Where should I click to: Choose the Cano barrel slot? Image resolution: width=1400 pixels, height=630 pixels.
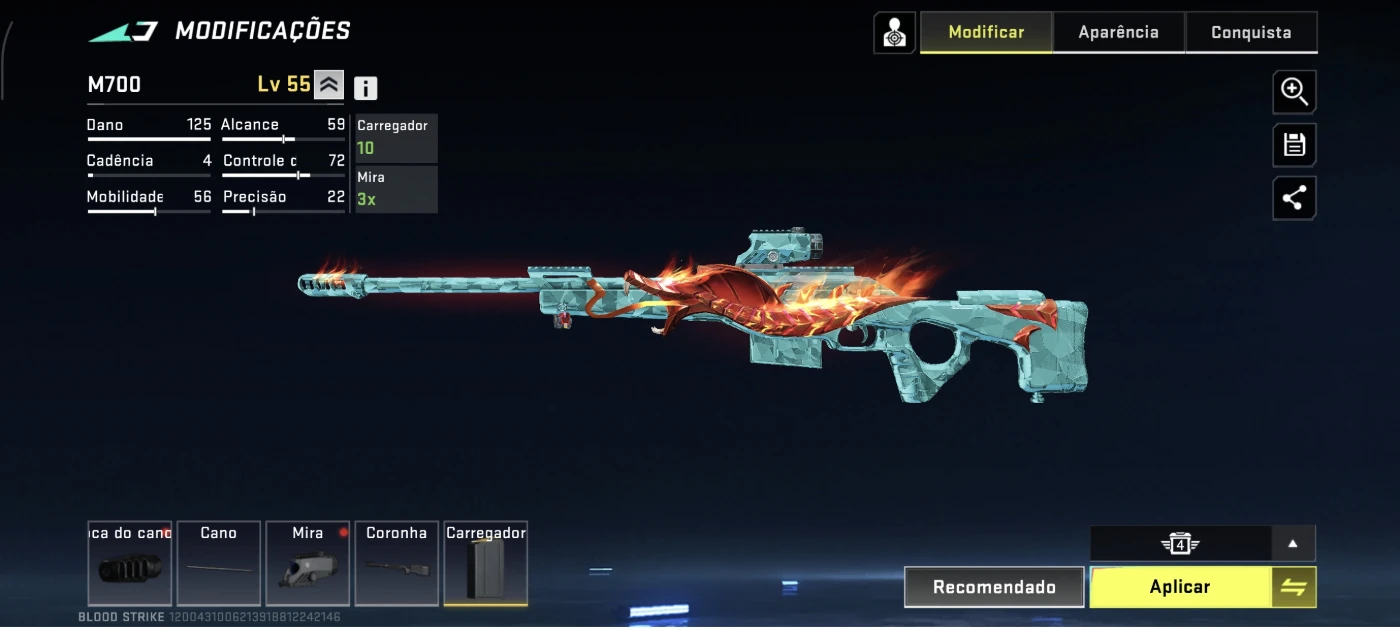point(218,563)
